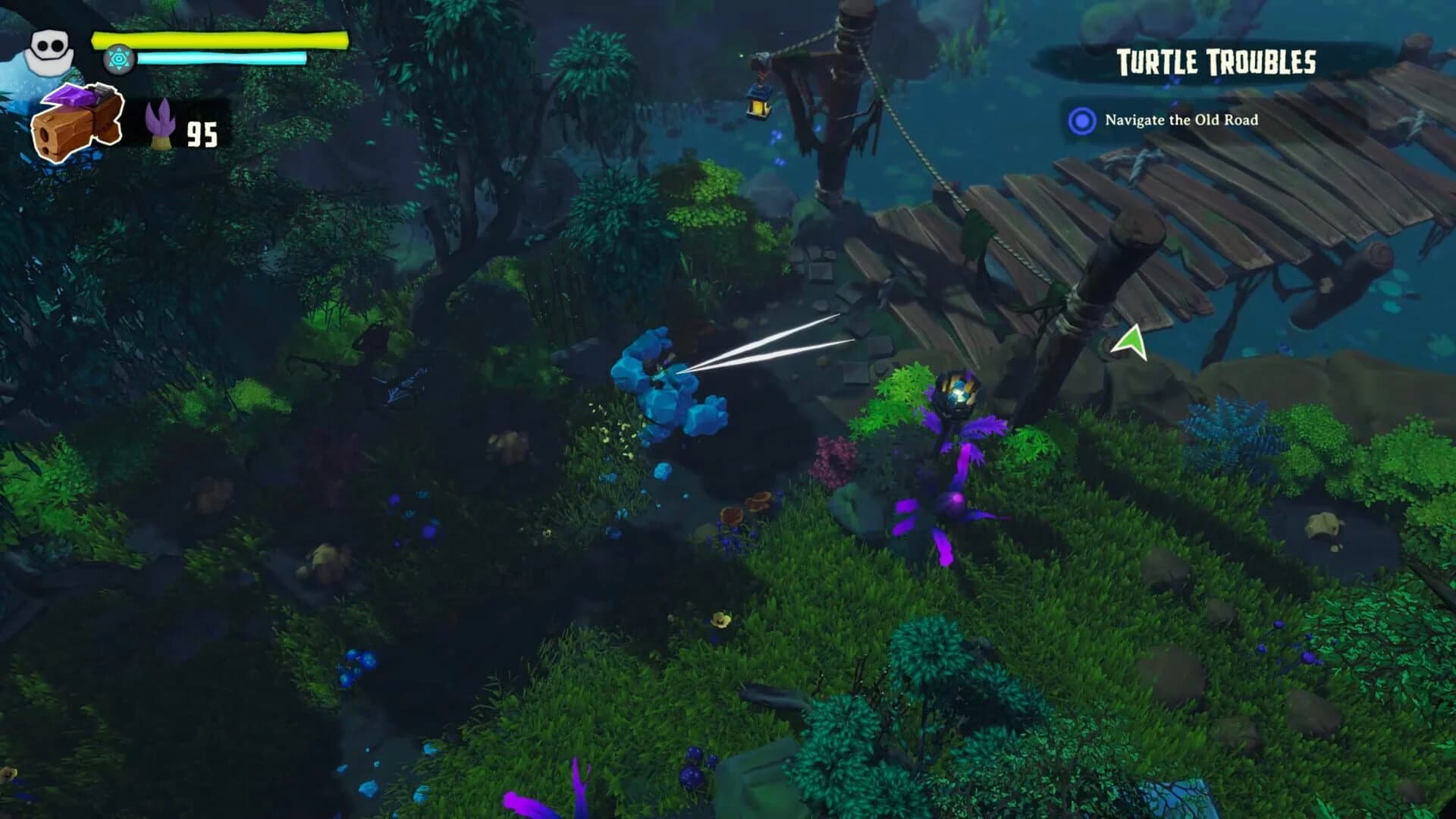The width and height of the screenshot is (1456, 819).
Task: Click the Navigate the Old Road objective
Action: (x=1183, y=119)
